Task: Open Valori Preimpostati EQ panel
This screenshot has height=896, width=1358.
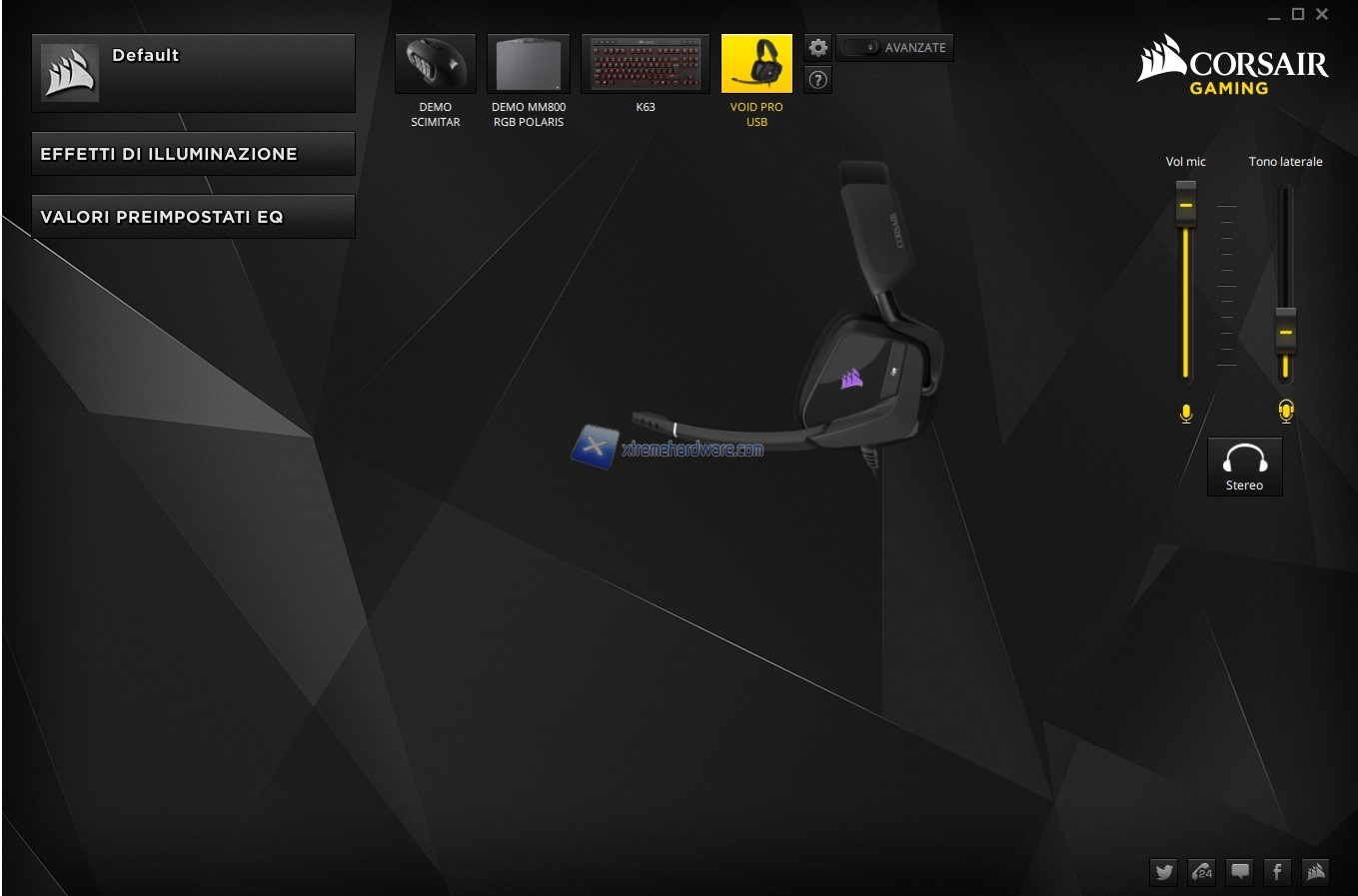Action: pos(193,217)
